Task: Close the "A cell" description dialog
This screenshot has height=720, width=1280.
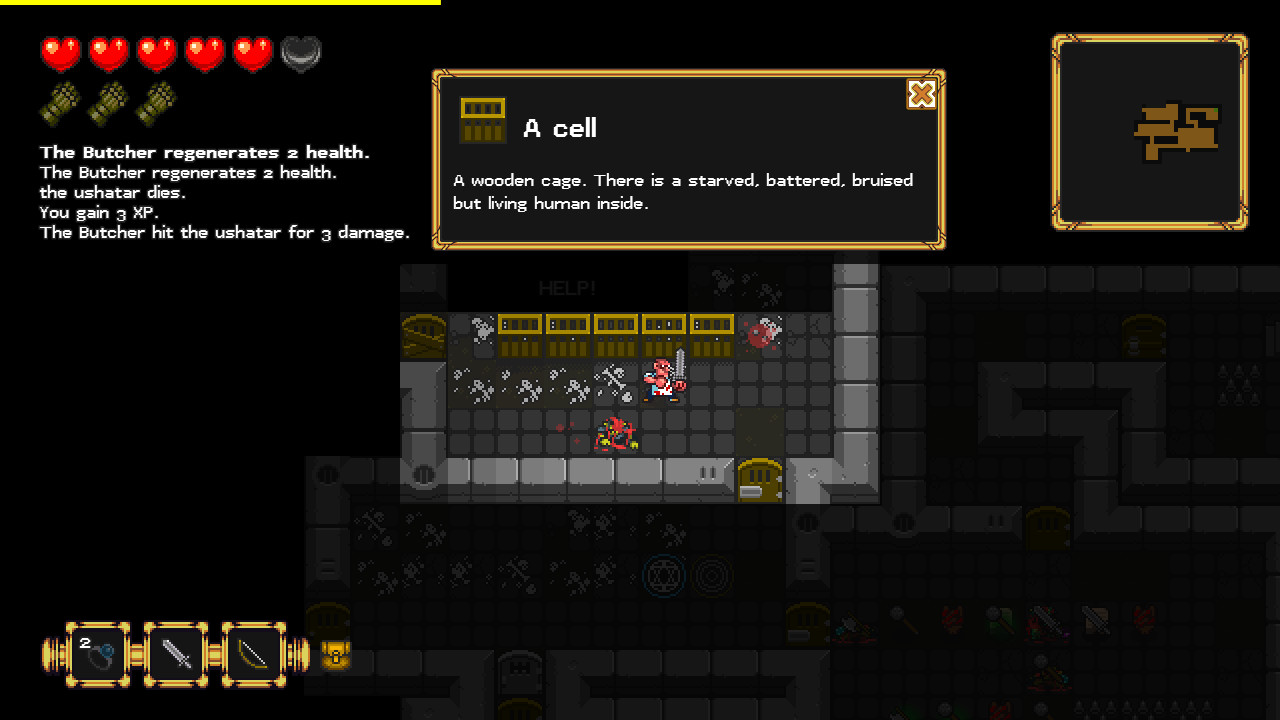Action: (x=921, y=95)
